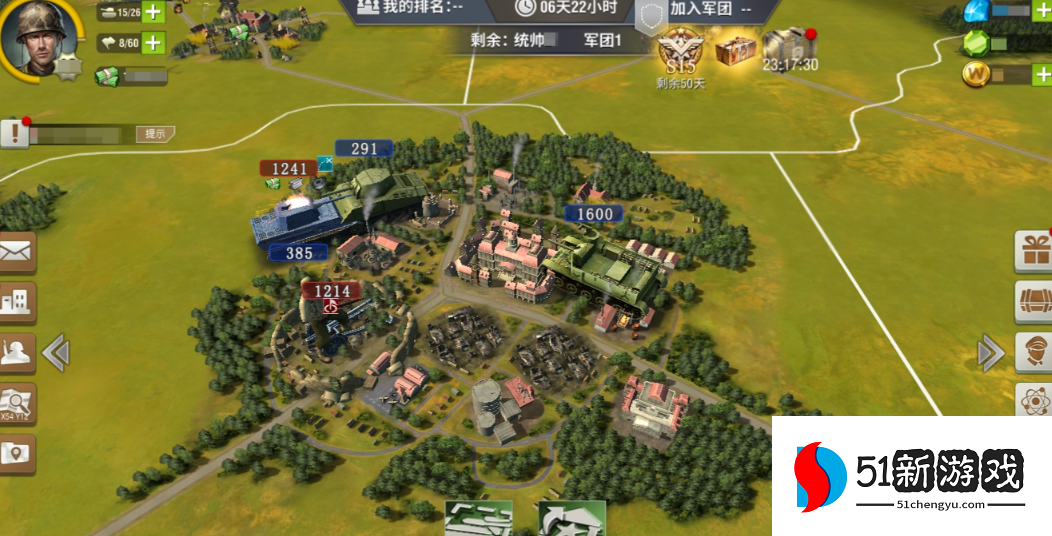Image resolution: width=1052 pixels, height=536 pixels.
Task: Open the exclamation alert notification
Action: [x=14, y=133]
